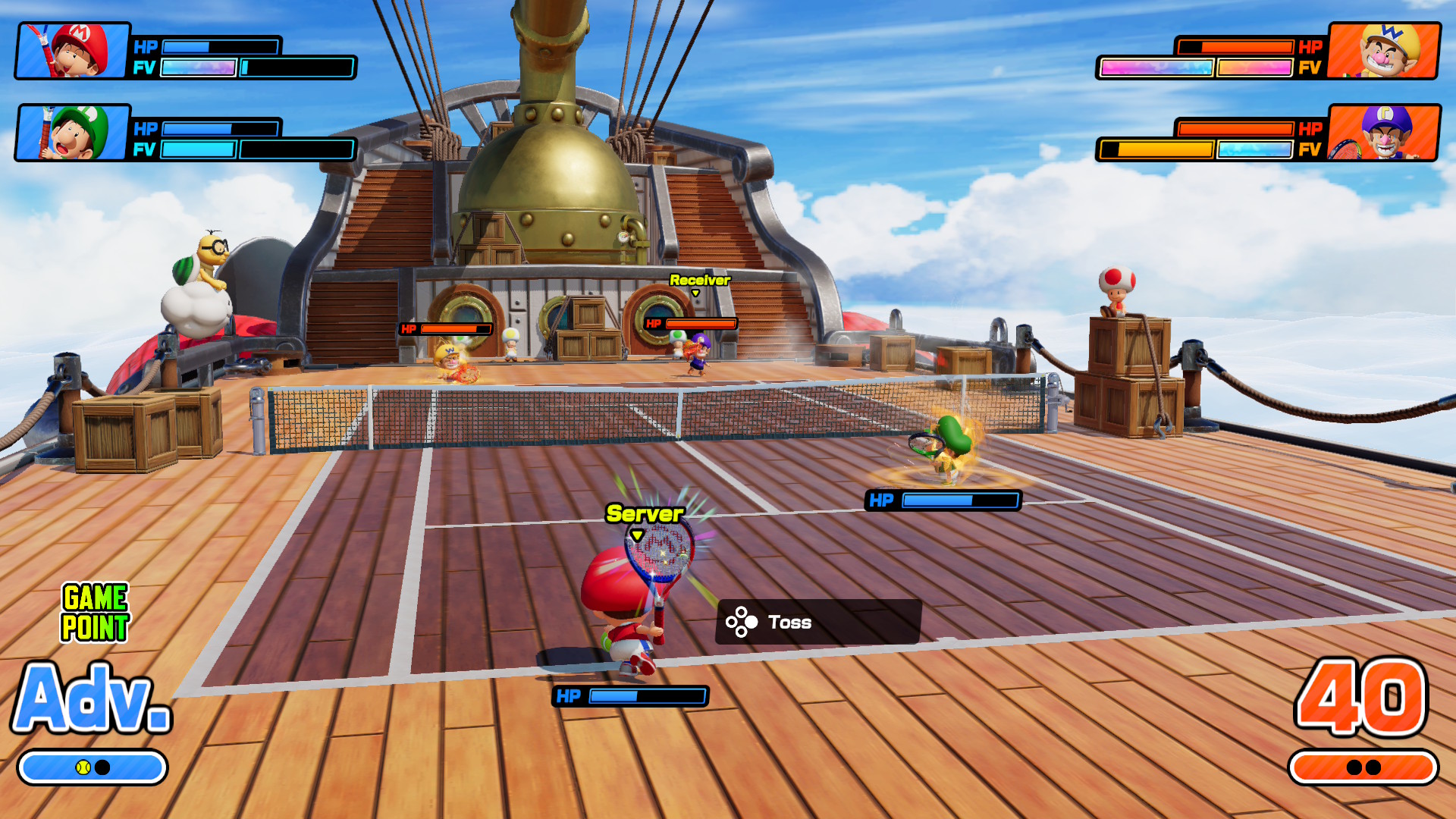Select Baby Luigi's player portrait

73,133
